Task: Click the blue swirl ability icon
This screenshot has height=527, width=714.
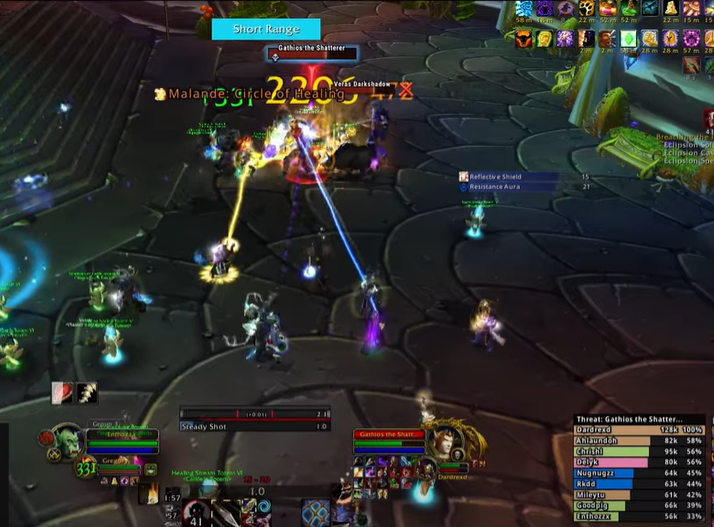Action: (x=264, y=507)
